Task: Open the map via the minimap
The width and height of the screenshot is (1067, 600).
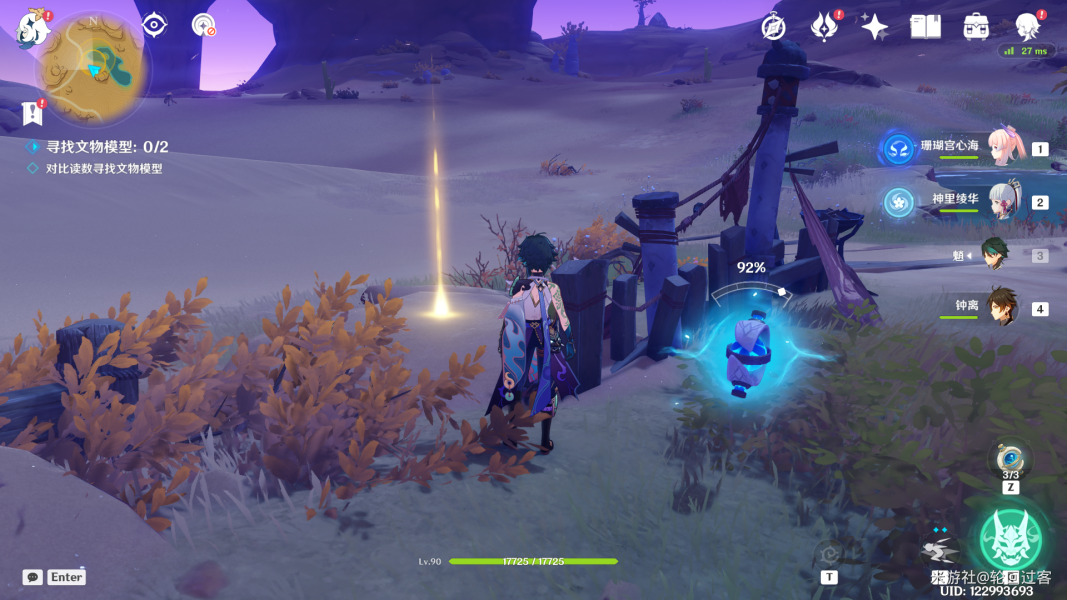Action: click(94, 68)
